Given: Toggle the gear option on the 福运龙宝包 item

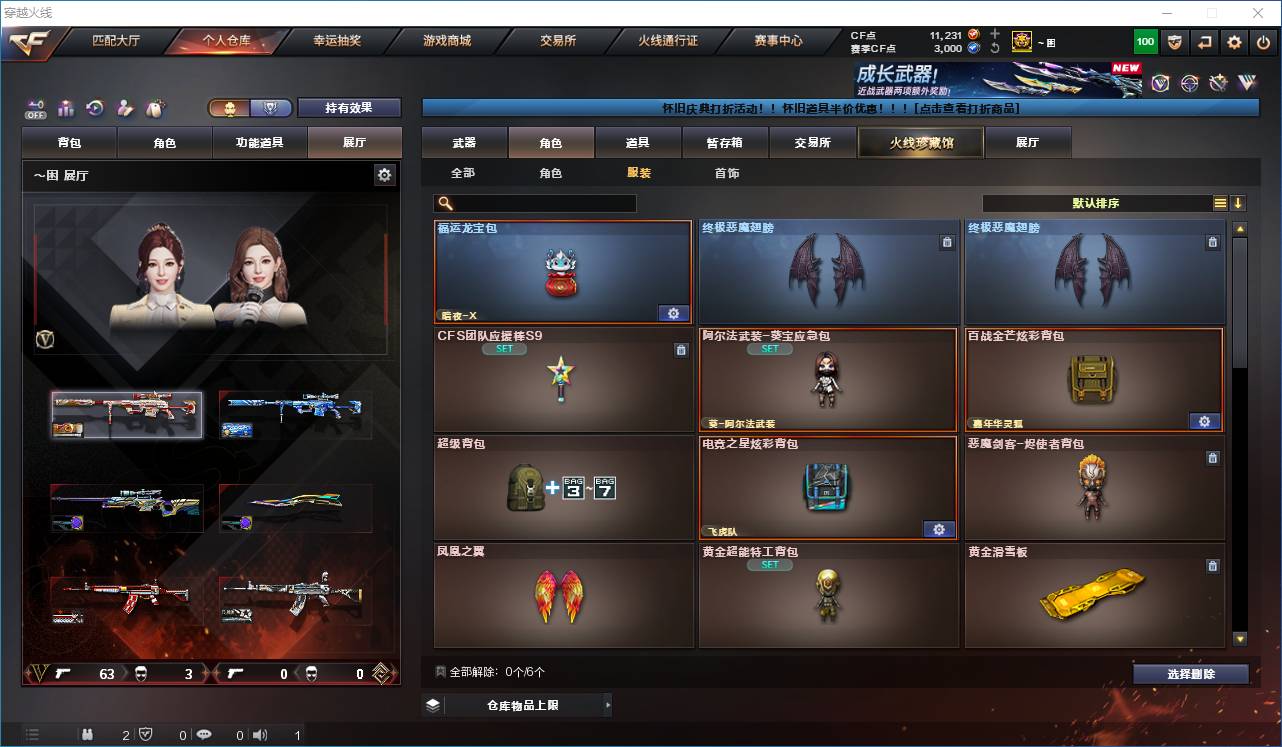Looking at the screenshot, I should tap(673, 313).
